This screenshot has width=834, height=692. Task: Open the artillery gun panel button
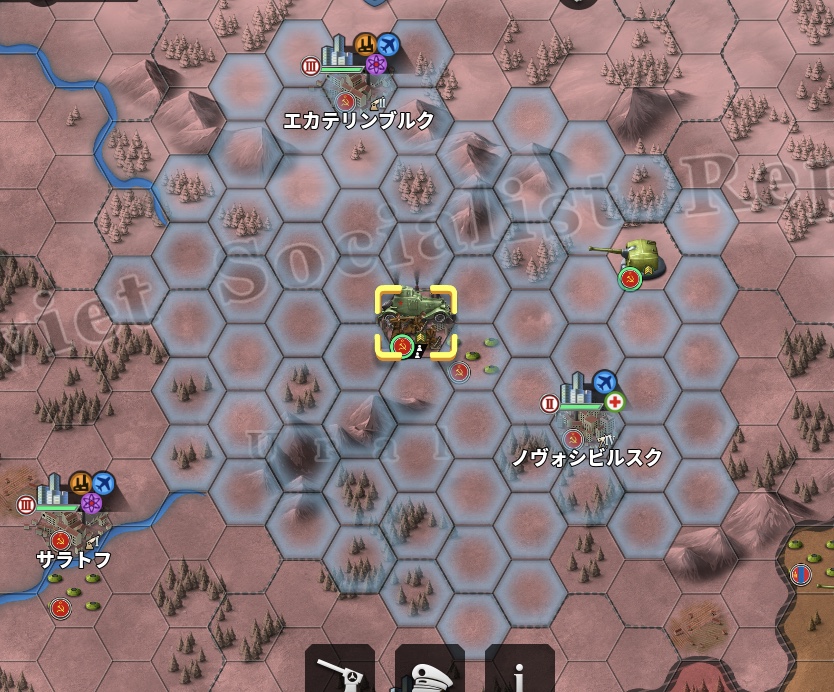tap(340, 672)
